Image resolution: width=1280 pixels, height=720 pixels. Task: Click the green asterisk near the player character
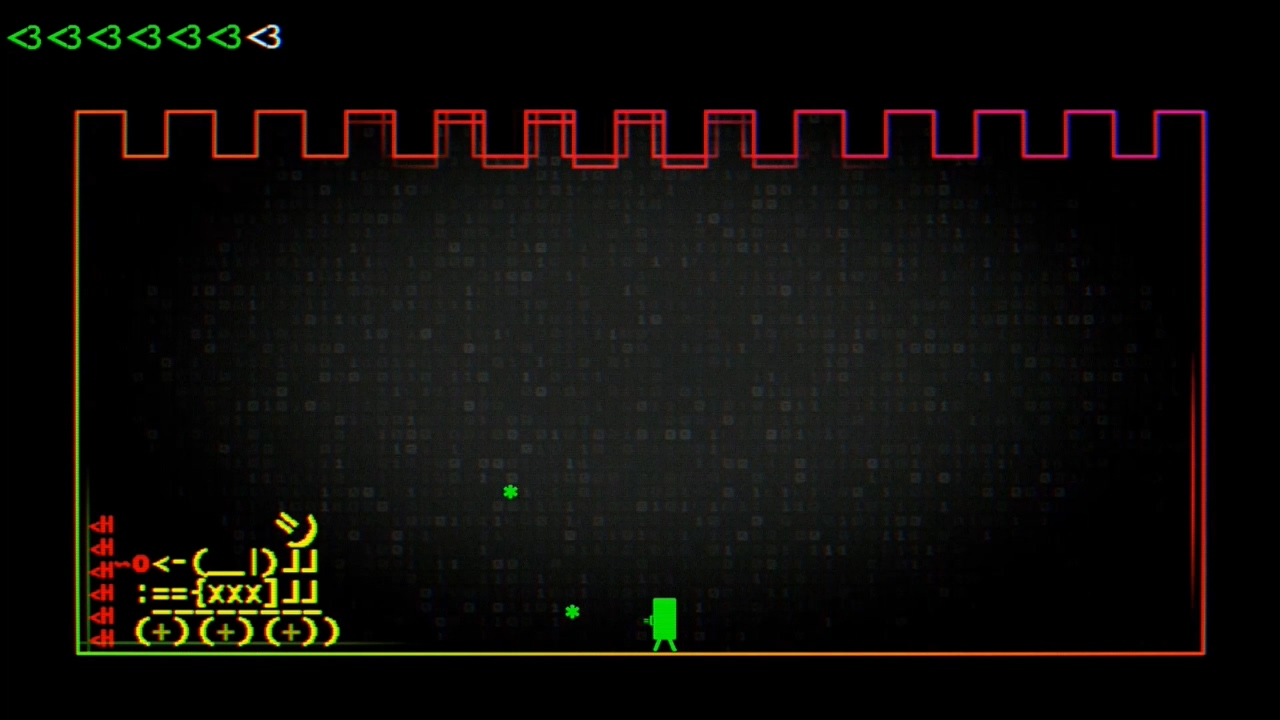click(572, 612)
